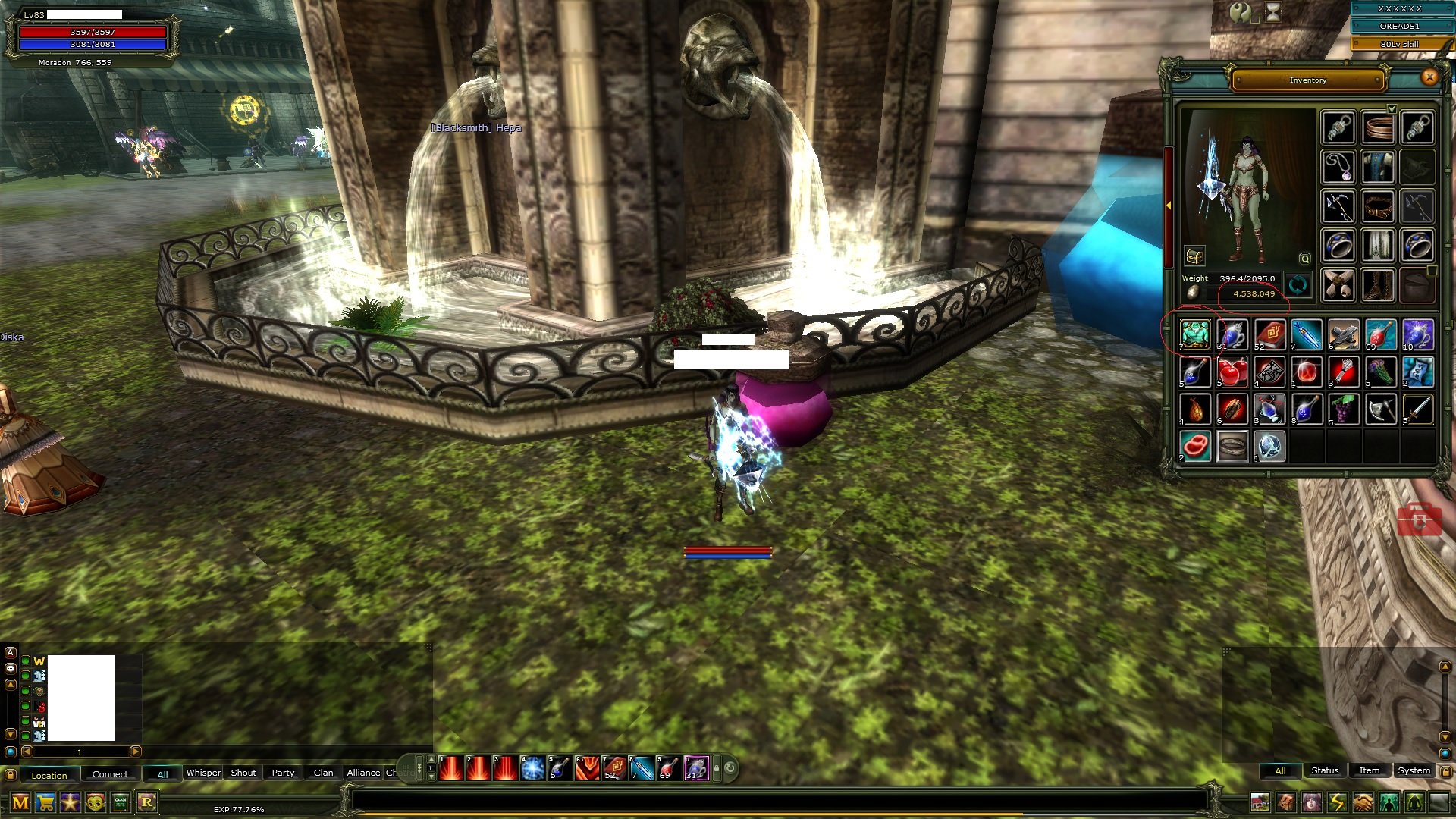Select the Clan chat tab
Image resolution: width=1456 pixels, height=819 pixels.
(x=323, y=773)
